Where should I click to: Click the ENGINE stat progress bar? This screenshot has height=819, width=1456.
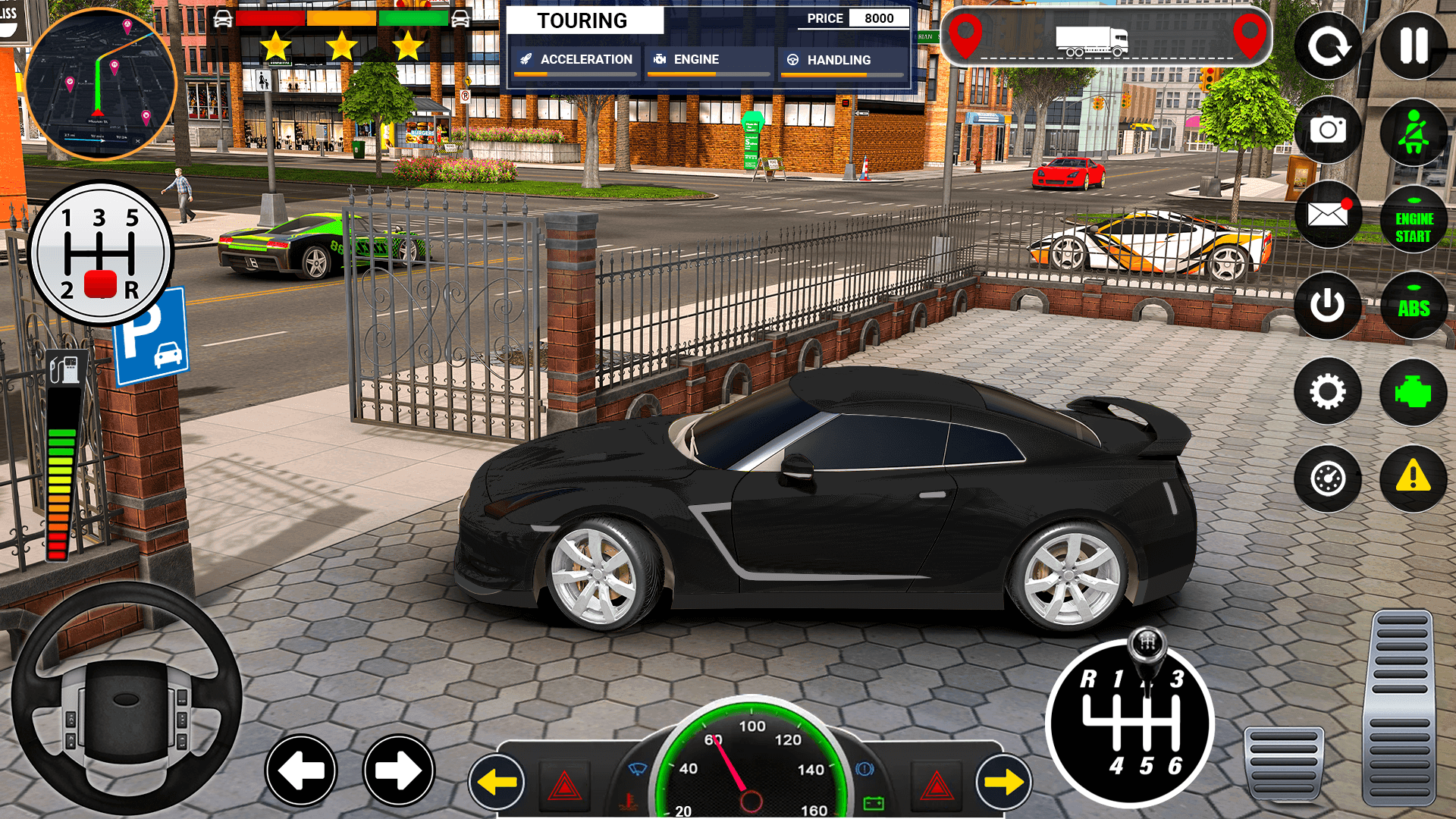point(709,74)
